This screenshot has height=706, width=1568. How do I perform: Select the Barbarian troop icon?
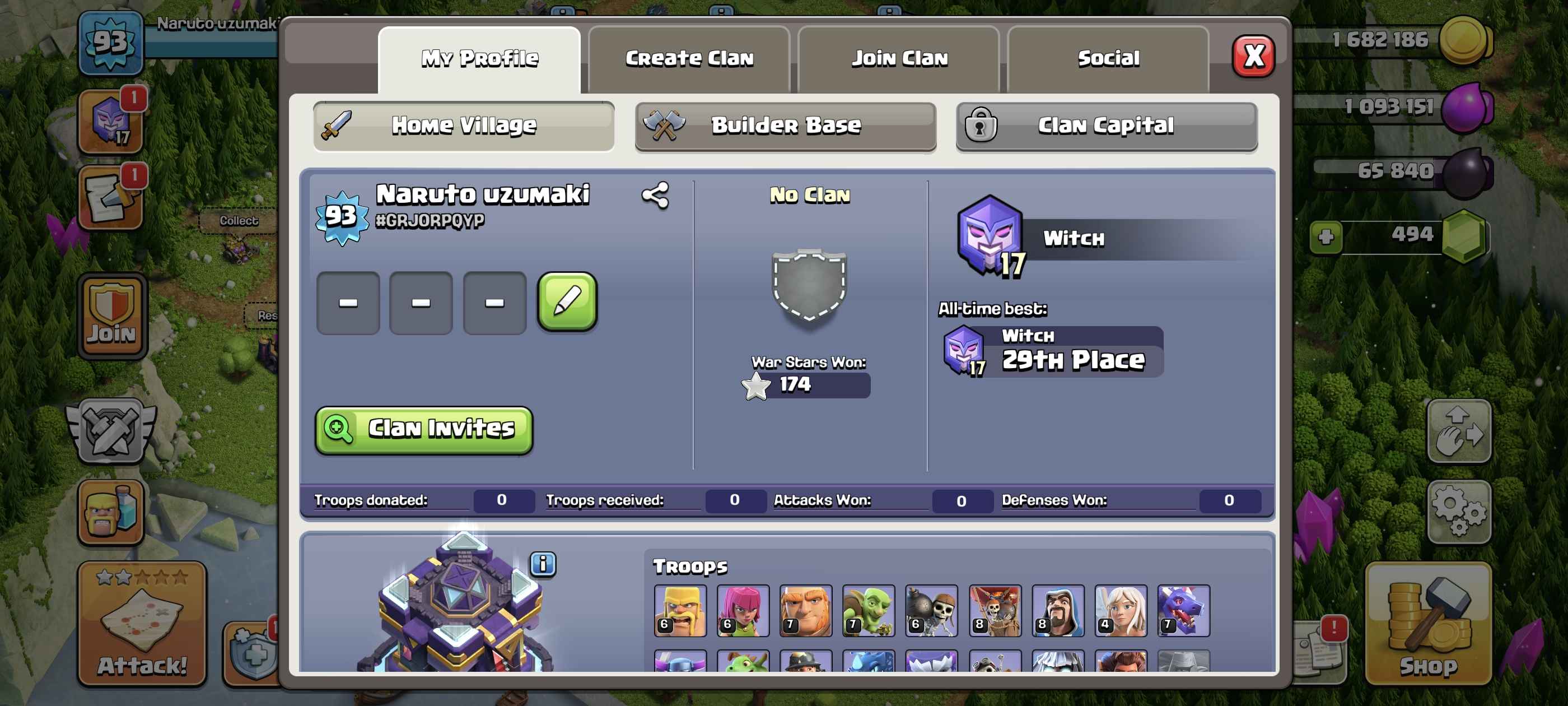point(680,610)
